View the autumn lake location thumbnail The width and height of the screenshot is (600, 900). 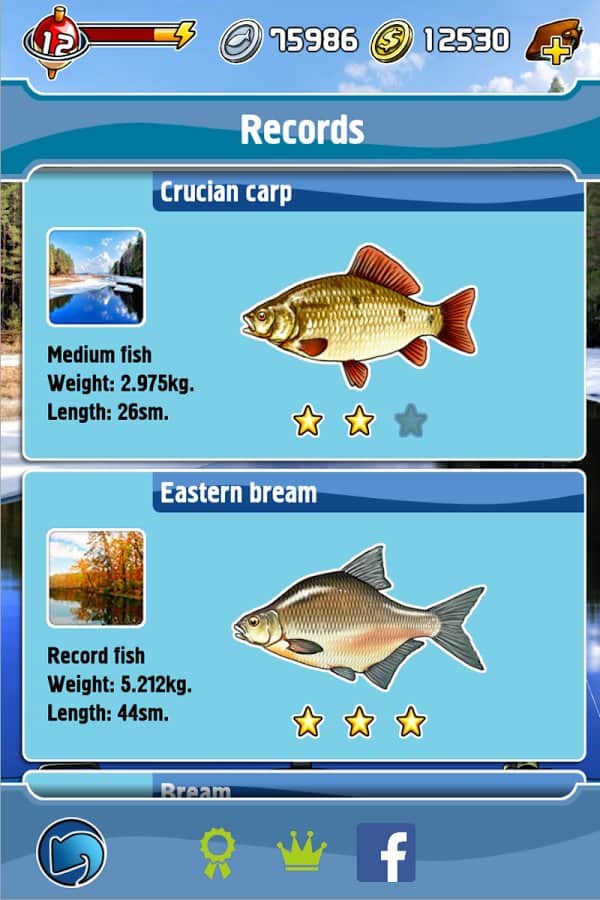tap(96, 578)
